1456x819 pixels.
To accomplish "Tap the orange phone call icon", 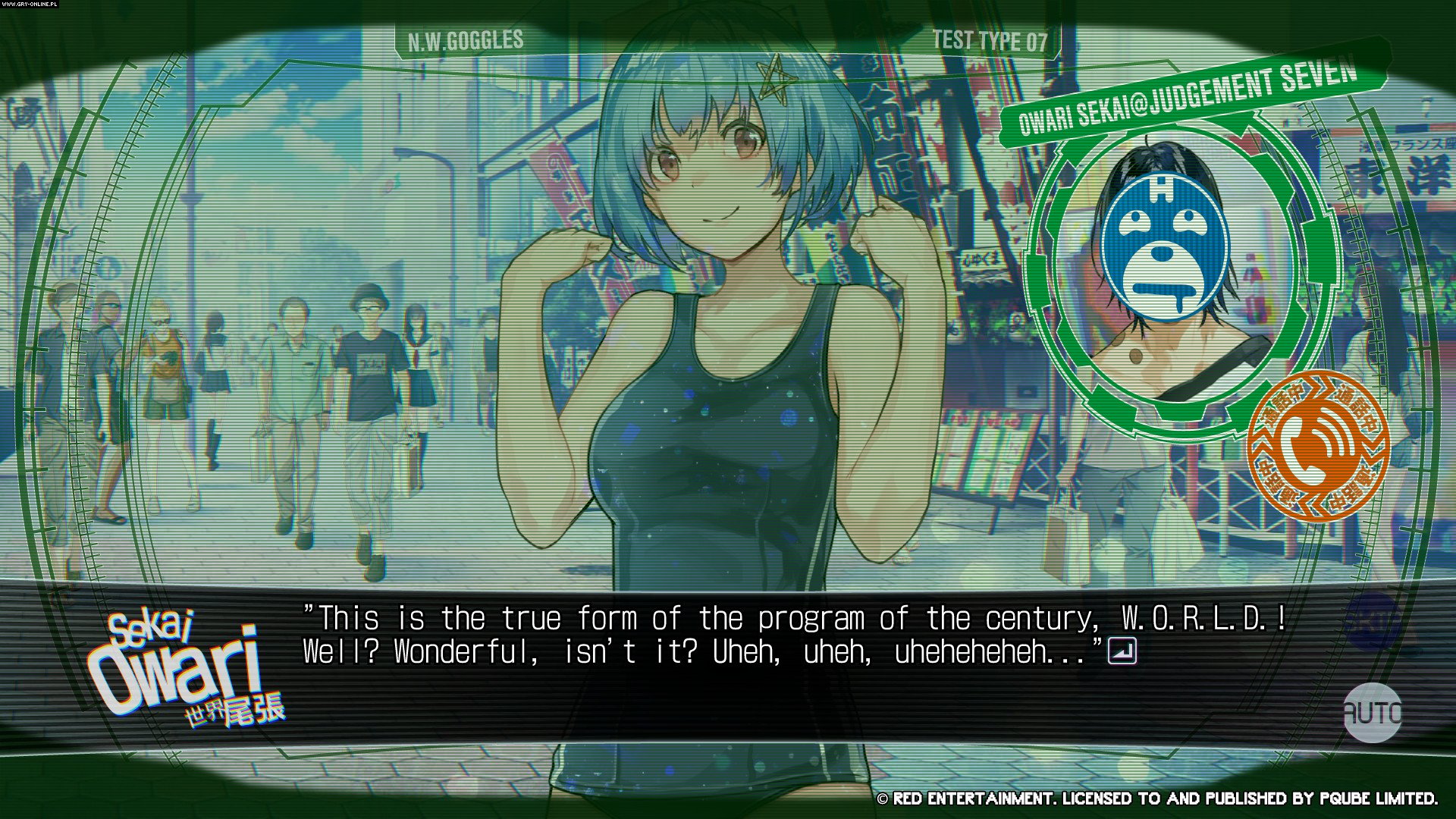I will tap(1318, 445).
